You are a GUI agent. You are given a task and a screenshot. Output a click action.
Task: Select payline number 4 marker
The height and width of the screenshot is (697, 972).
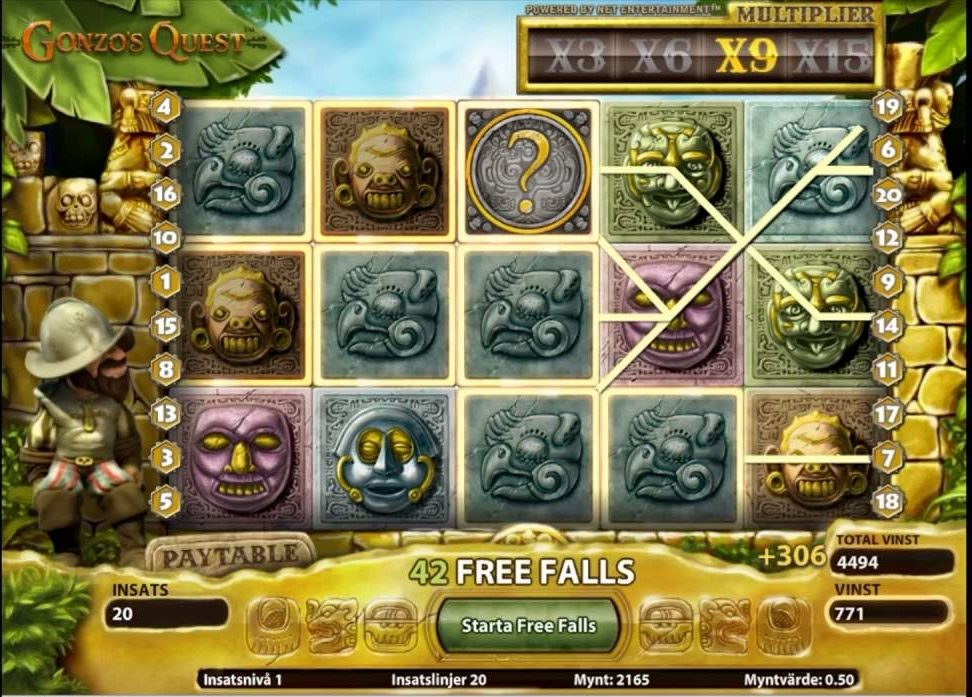(x=165, y=104)
